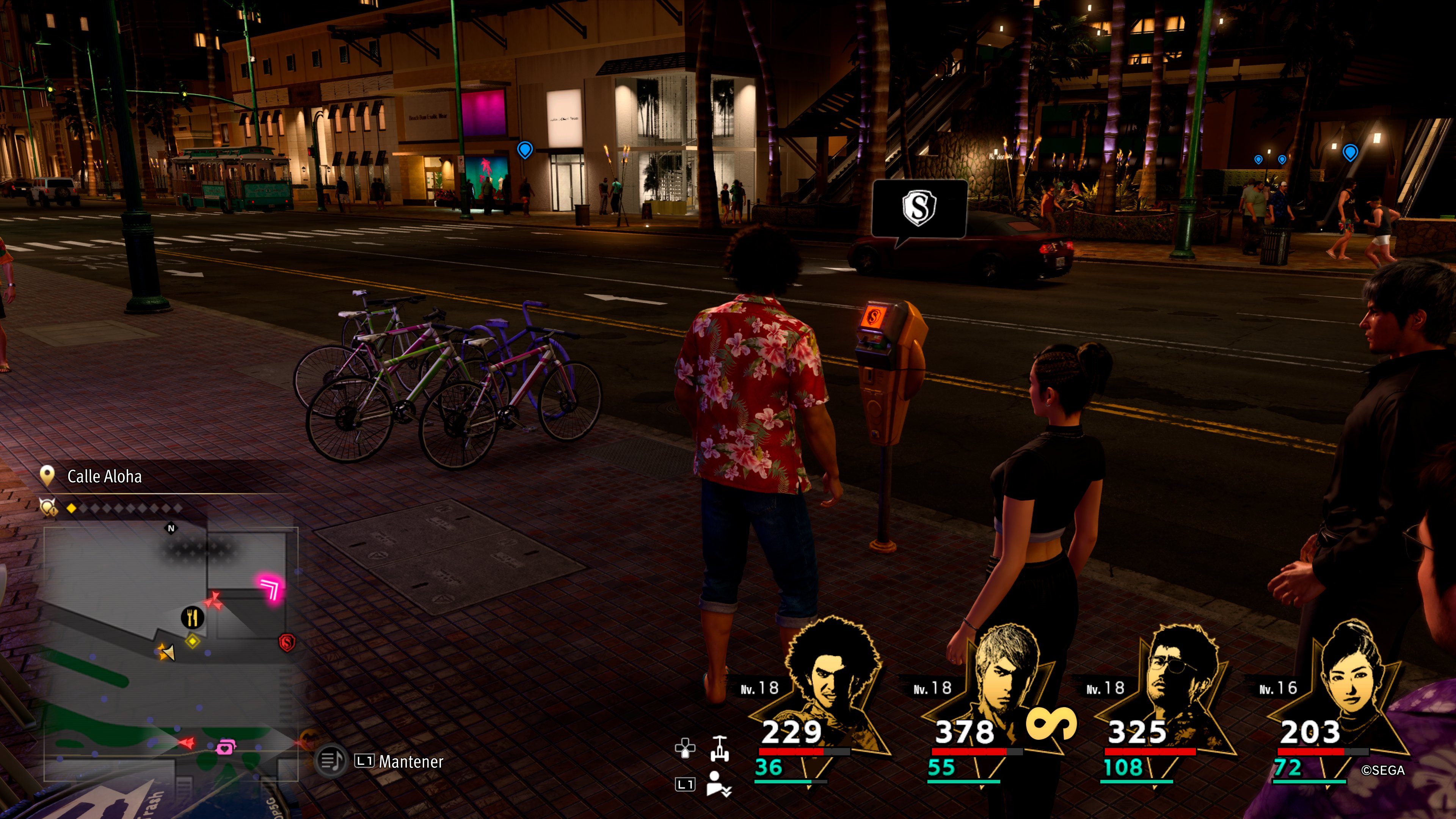The height and width of the screenshot is (819, 1456).
Task: Click the N compass marker on minimap
Action: [x=171, y=528]
